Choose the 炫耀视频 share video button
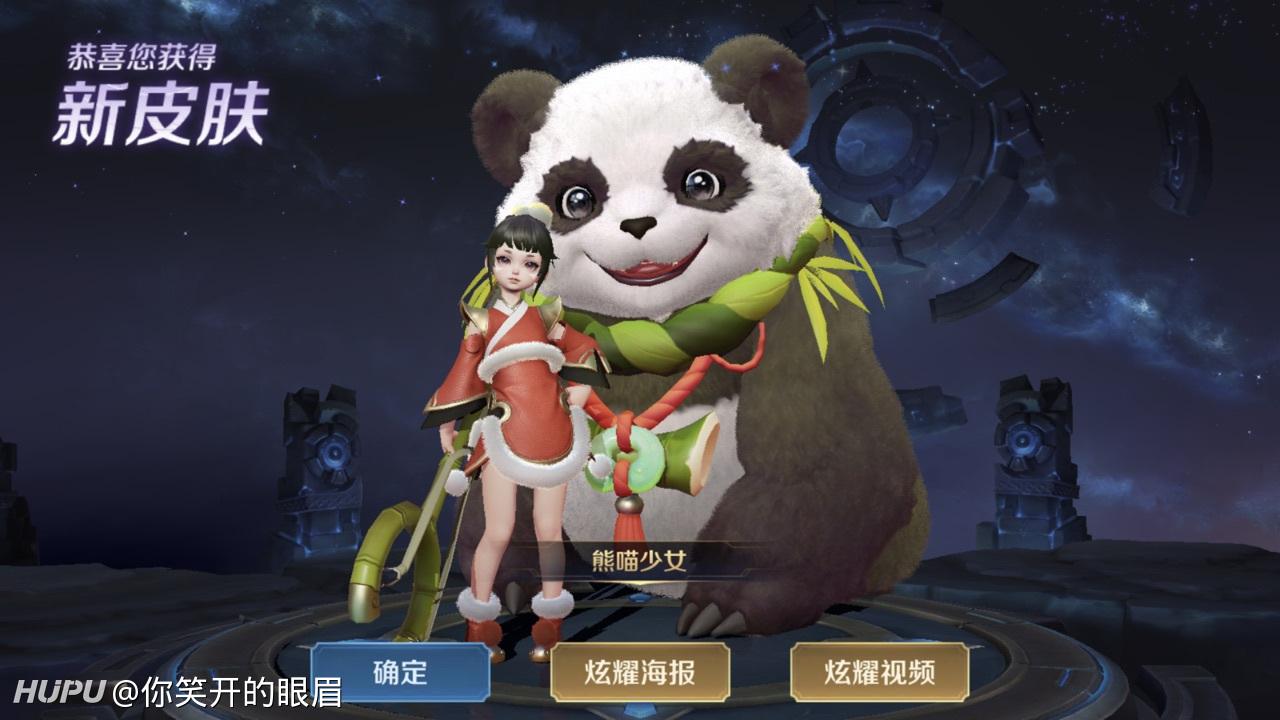Image resolution: width=1280 pixels, height=720 pixels. click(879, 672)
